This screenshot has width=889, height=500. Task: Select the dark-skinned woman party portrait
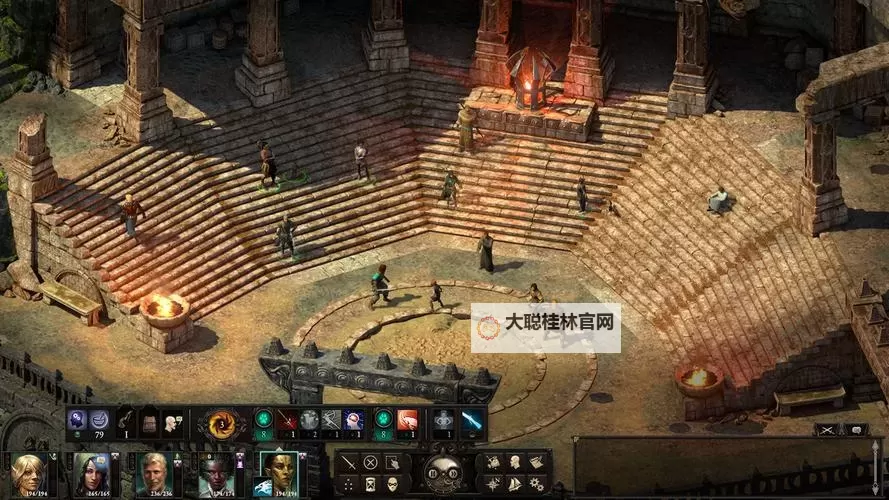tap(214, 474)
